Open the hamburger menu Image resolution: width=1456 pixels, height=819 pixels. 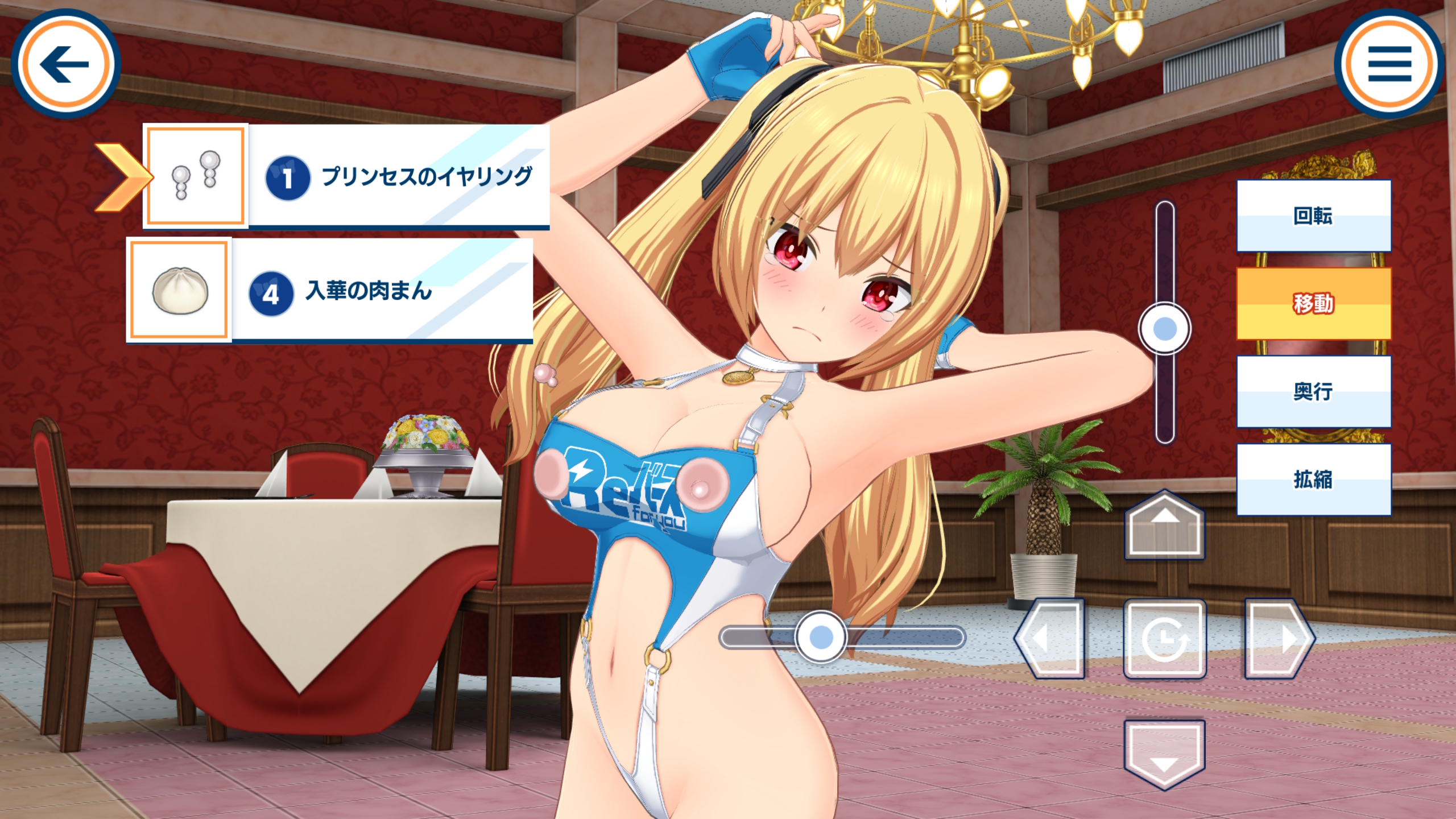[1389, 64]
